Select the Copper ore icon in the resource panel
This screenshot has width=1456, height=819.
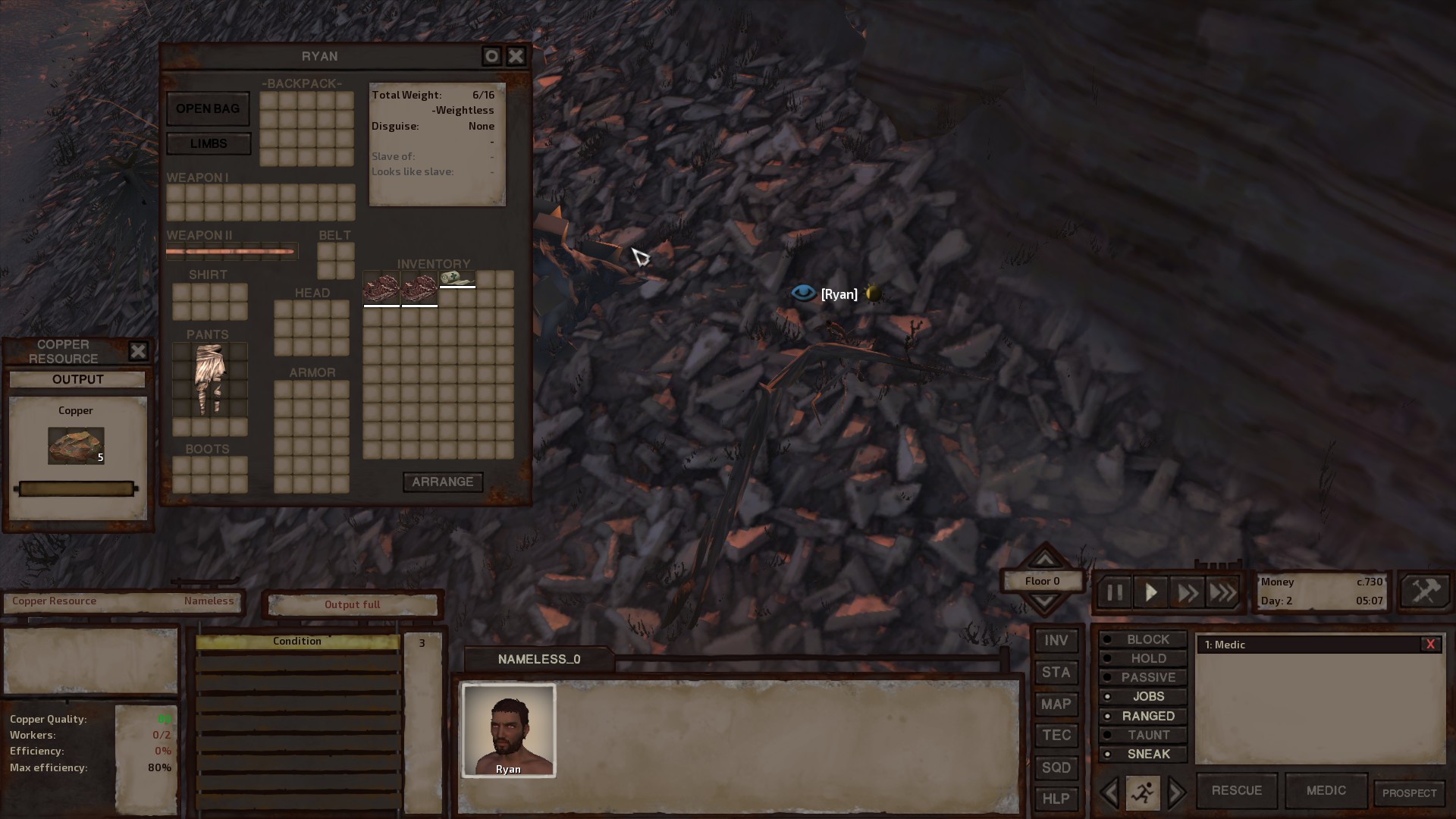[75, 446]
